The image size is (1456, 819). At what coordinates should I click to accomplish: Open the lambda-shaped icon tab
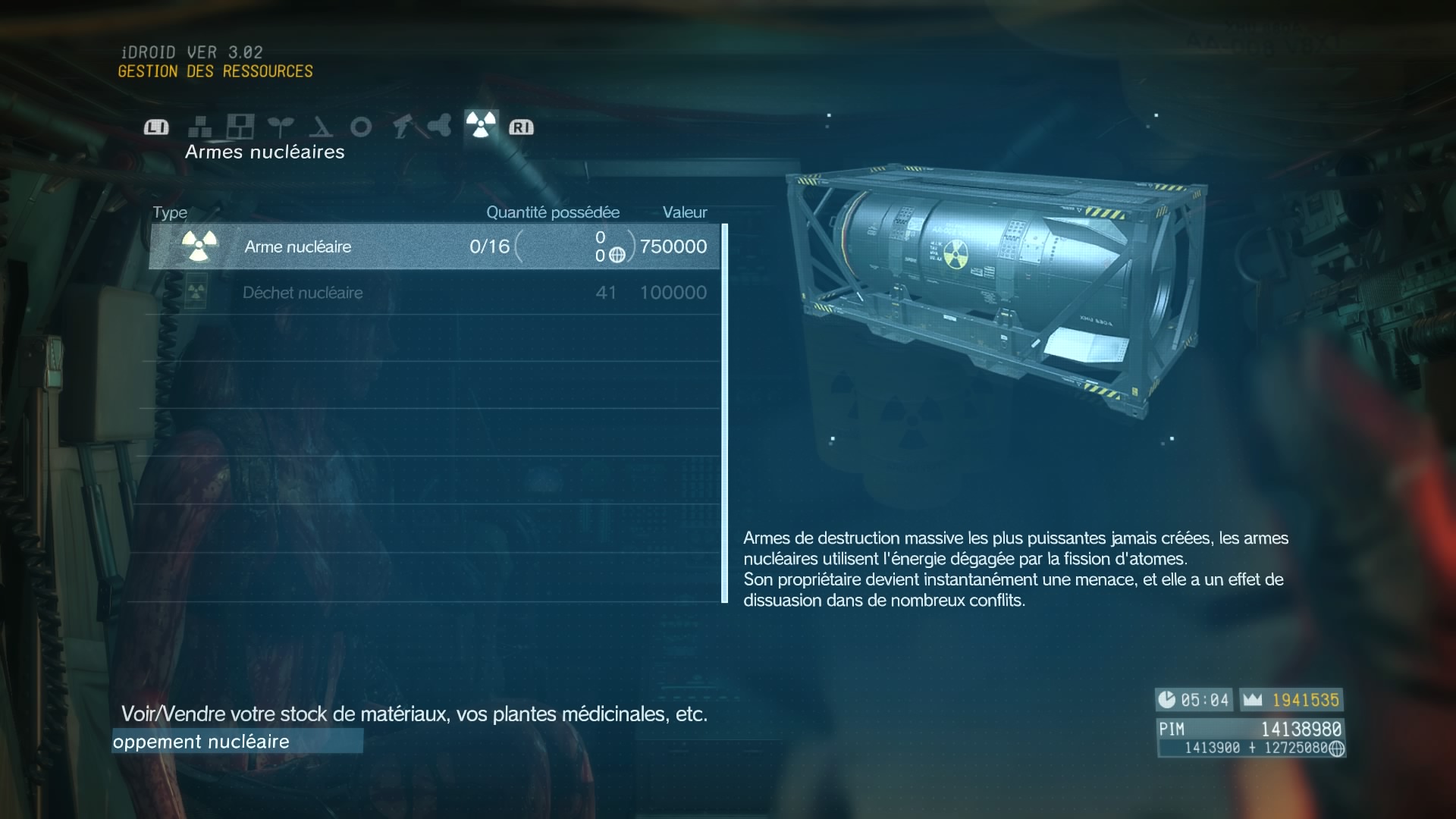(x=321, y=127)
